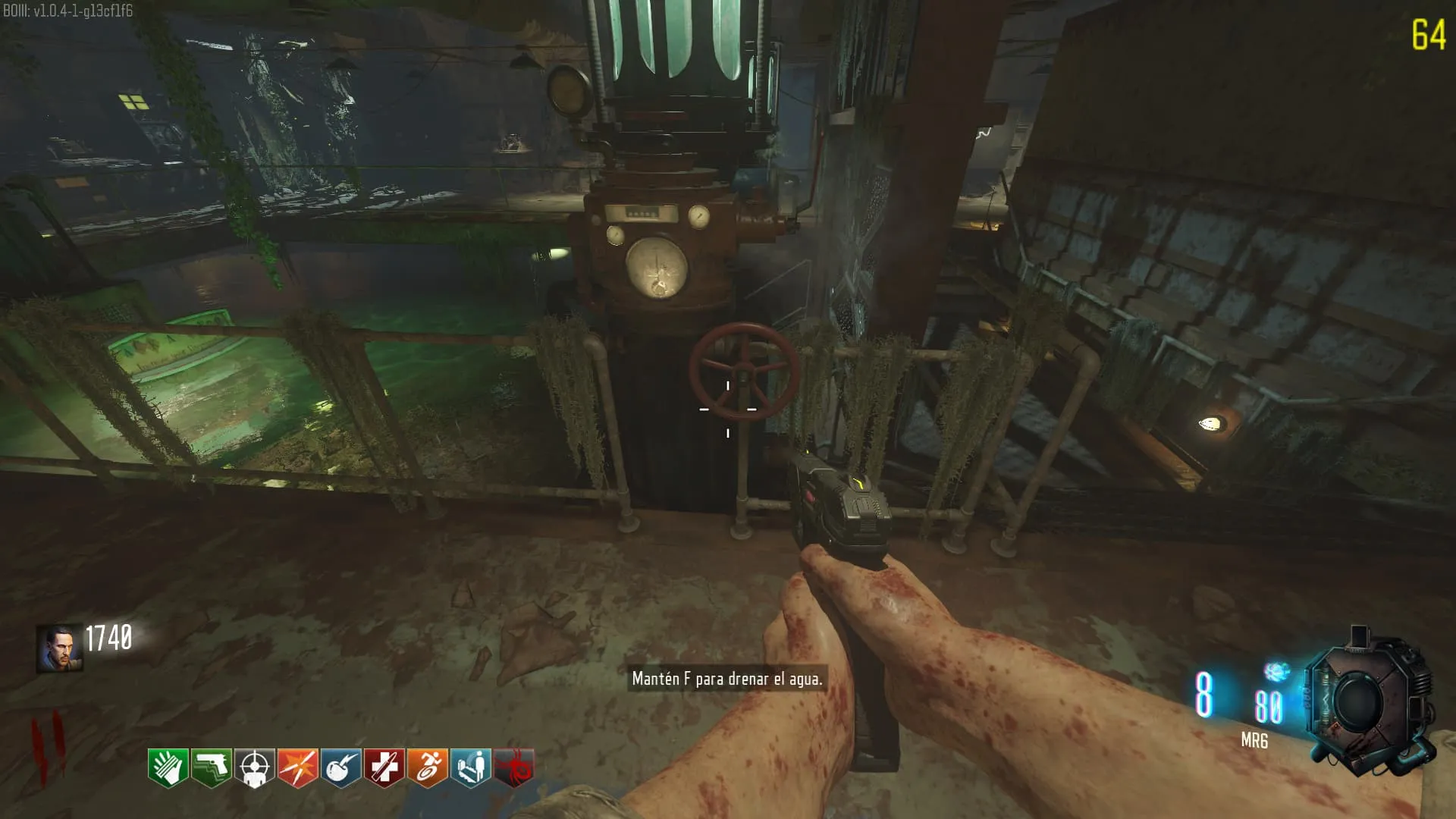Select the green hand Speed Cola perk icon
The height and width of the screenshot is (819, 1456).
click(x=168, y=767)
